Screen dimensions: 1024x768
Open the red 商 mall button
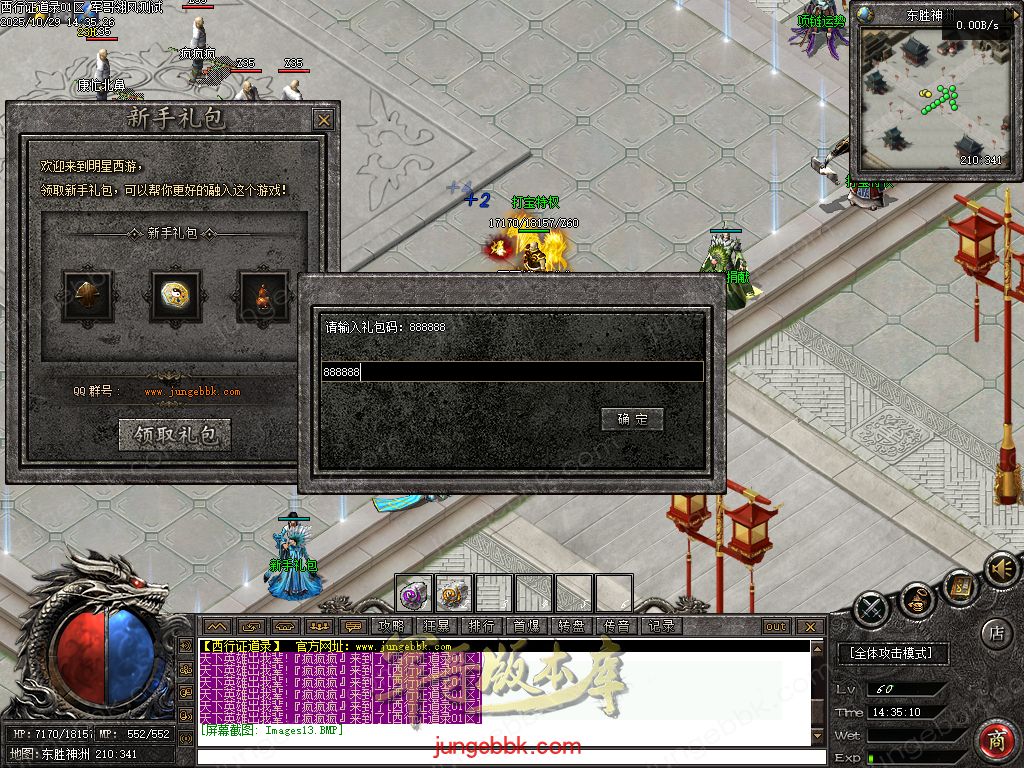click(x=995, y=741)
